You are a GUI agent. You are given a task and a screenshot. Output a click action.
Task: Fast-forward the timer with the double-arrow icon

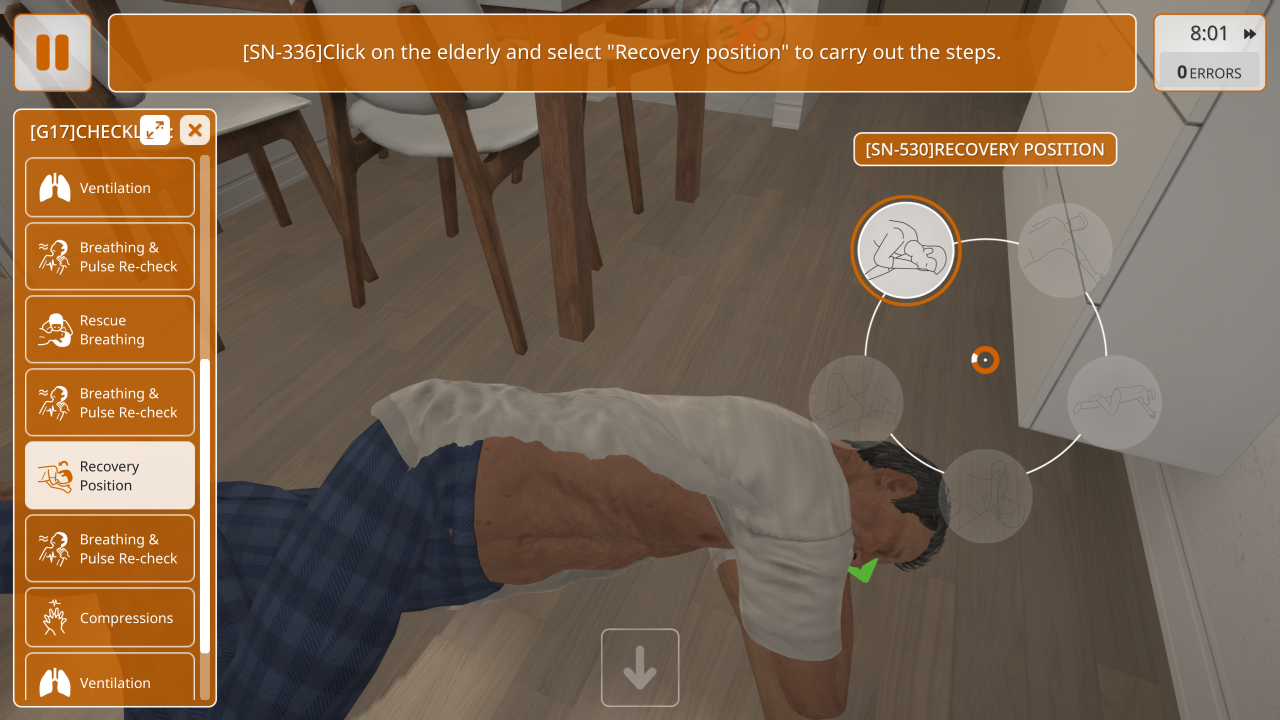click(x=1250, y=34)
